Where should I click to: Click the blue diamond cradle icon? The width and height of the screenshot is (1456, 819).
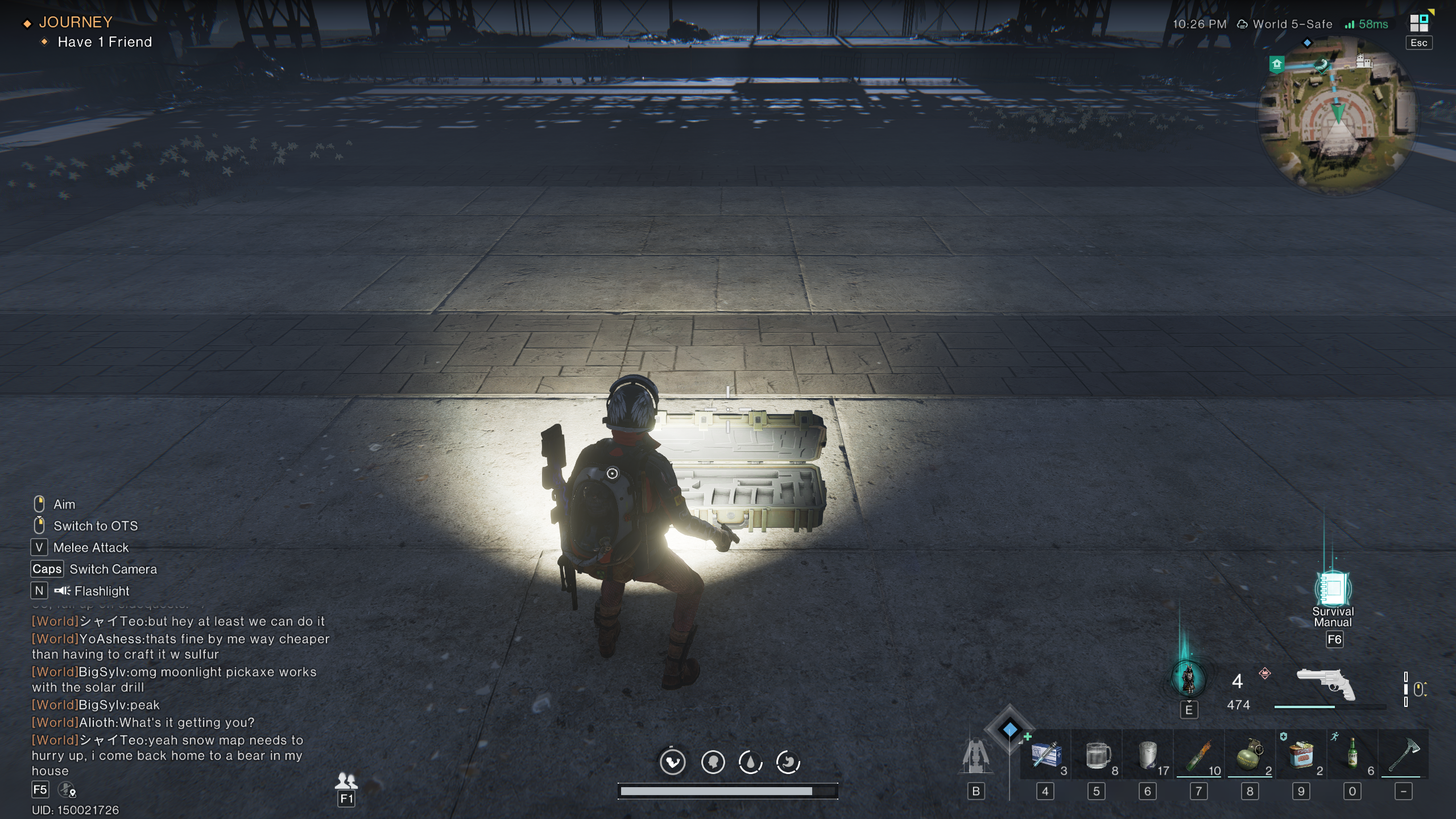point(1010,729)
